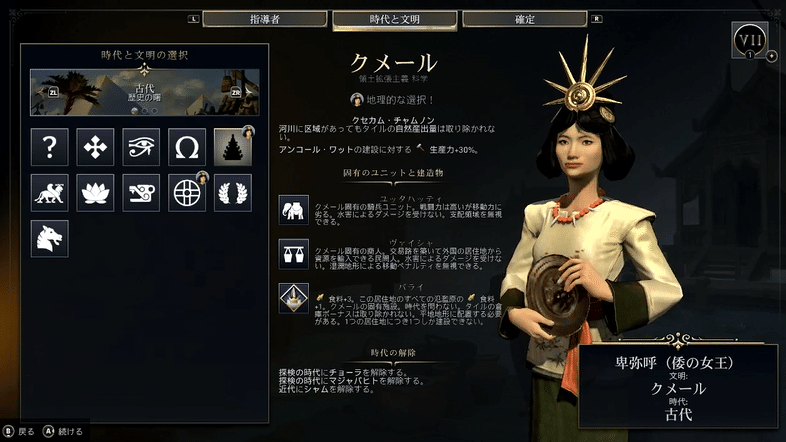Click the 古代 age selection banner
Screen dimensions: 786x442
point(145,92)
